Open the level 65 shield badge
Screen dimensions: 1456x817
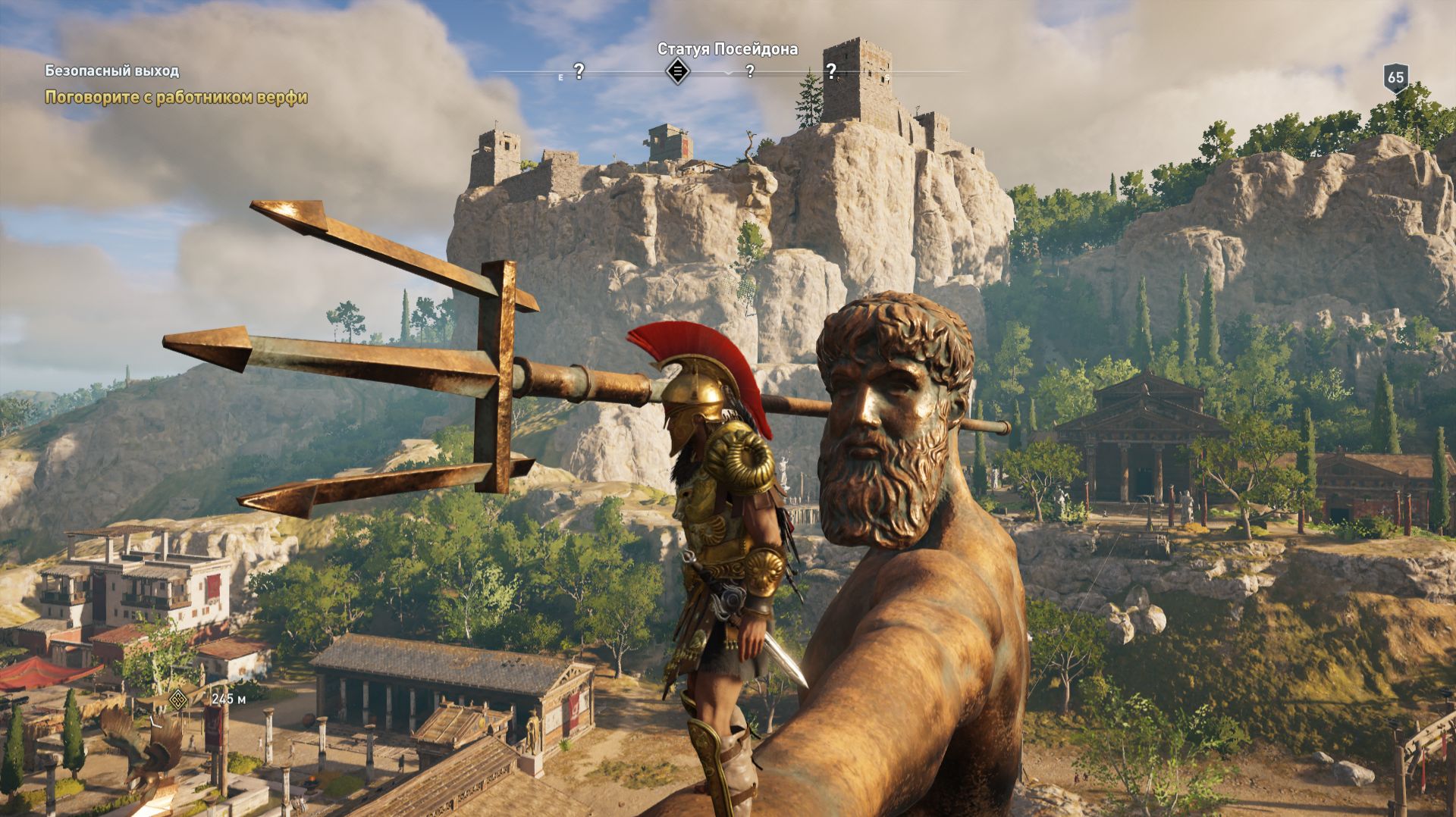(x=1395, y=77)
